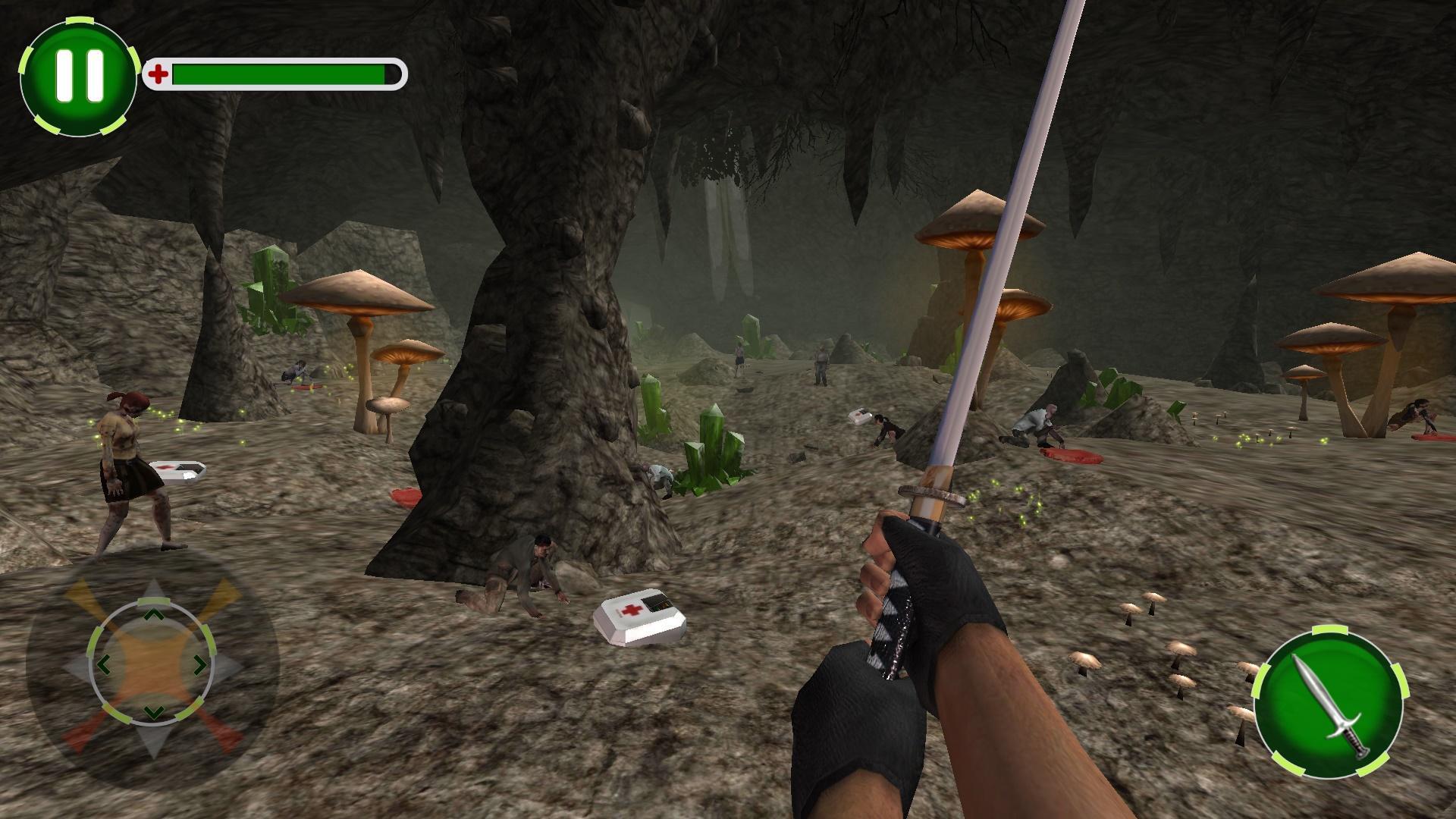Pick up the medkit near the tree
This screenshot has height=819, width=1456.
click(641, 618)
